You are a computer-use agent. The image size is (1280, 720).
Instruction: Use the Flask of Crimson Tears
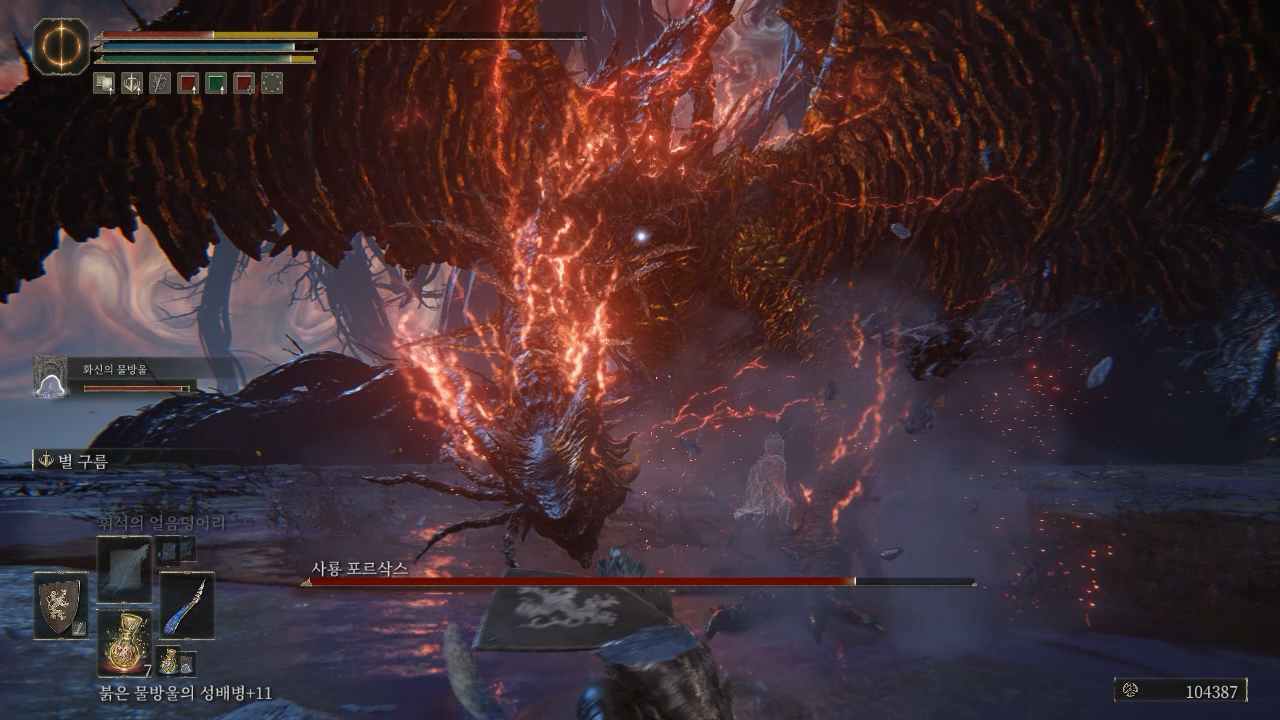(x=124, y=642)
